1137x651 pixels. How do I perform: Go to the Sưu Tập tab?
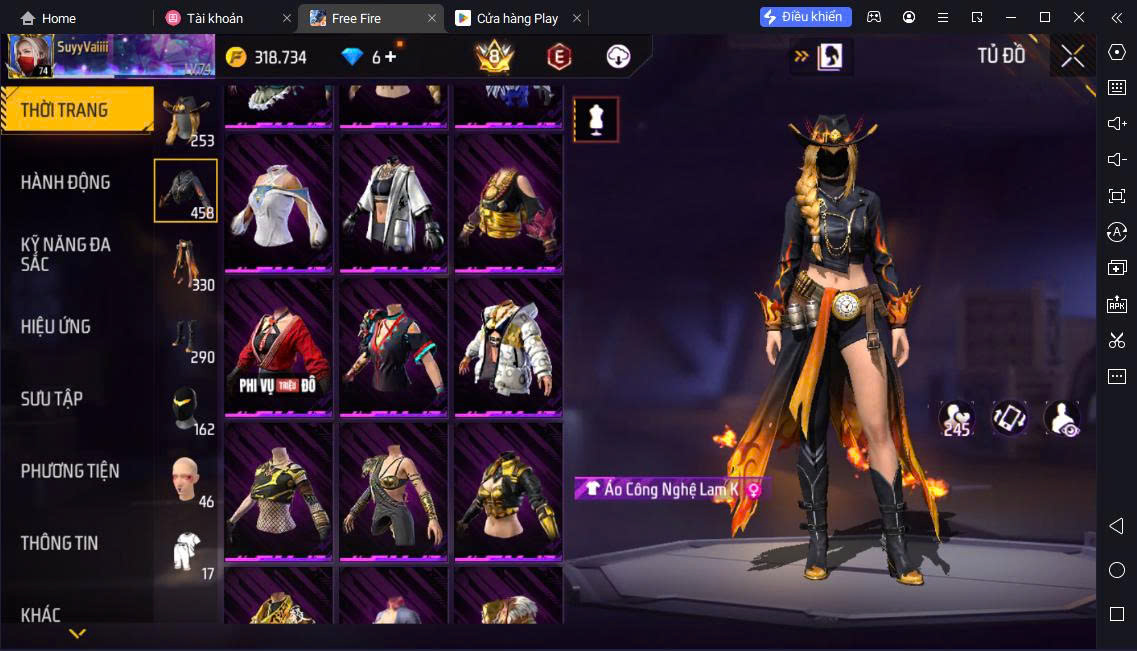click(x=52, y=399)
